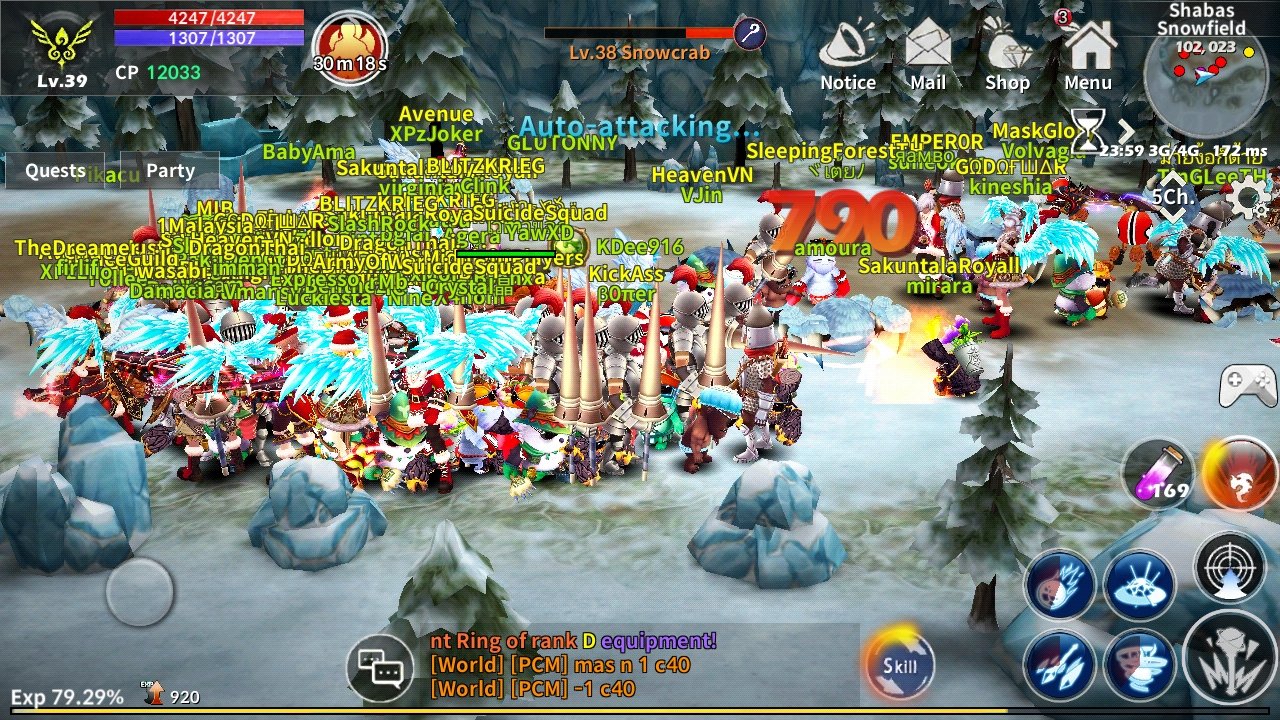Open the Shop

pos(1007,58)
